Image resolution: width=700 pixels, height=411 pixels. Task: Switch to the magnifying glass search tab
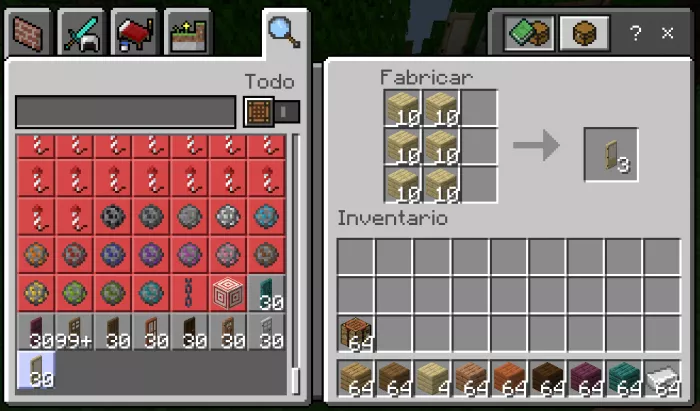pyautogui.click(x=283, y=33)
